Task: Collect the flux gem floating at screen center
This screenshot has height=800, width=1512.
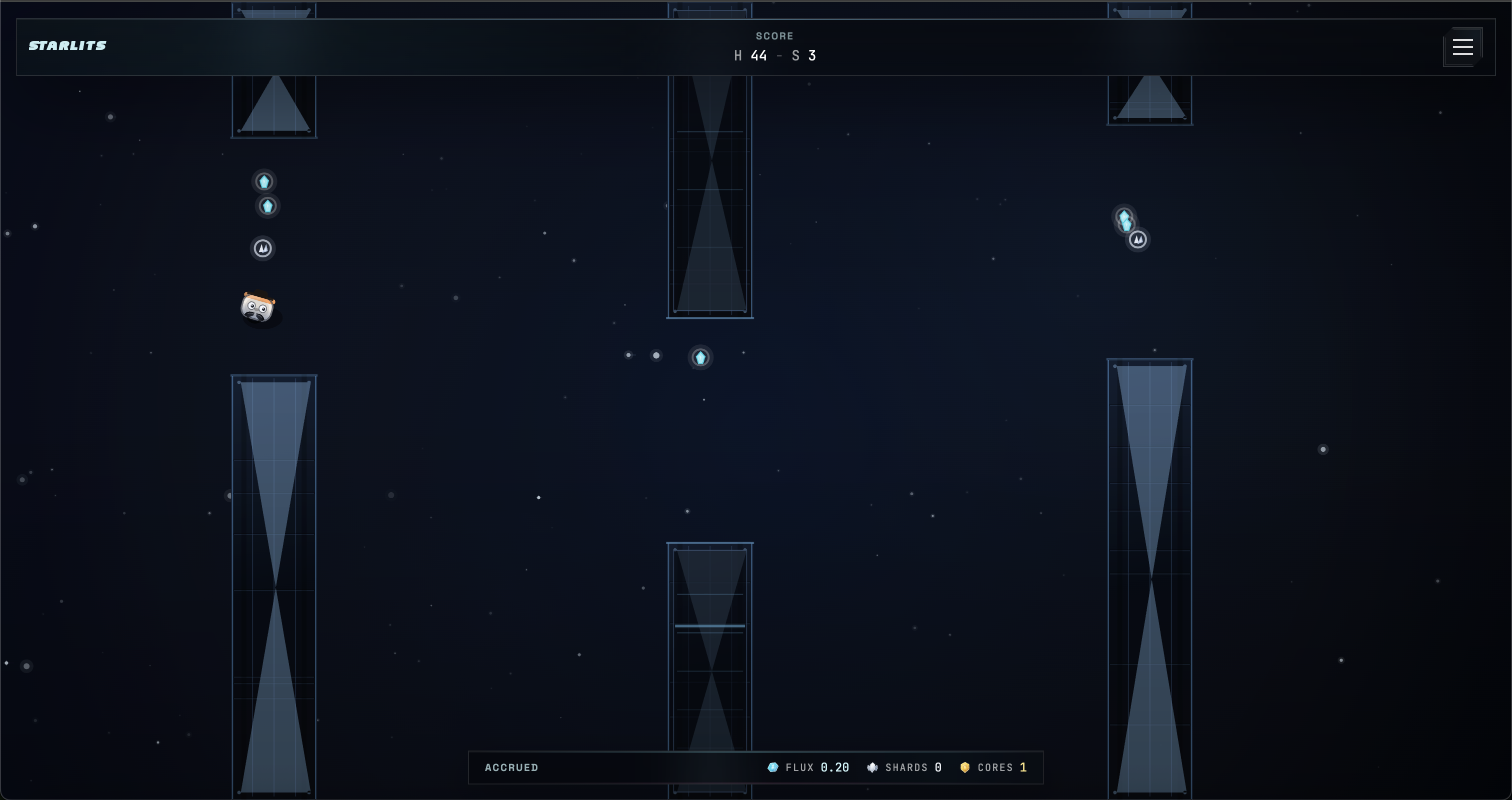Action: coord(700,358)
